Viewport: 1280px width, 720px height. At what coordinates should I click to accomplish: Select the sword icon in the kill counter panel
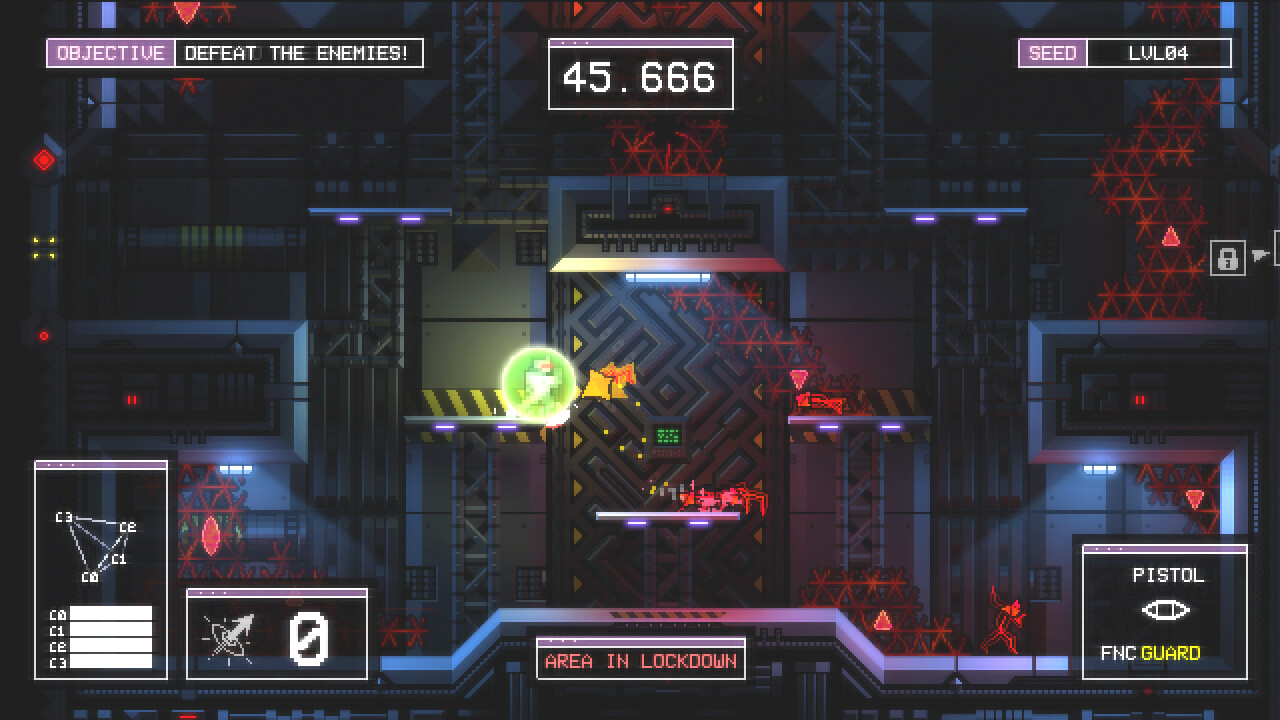point(228,634)
